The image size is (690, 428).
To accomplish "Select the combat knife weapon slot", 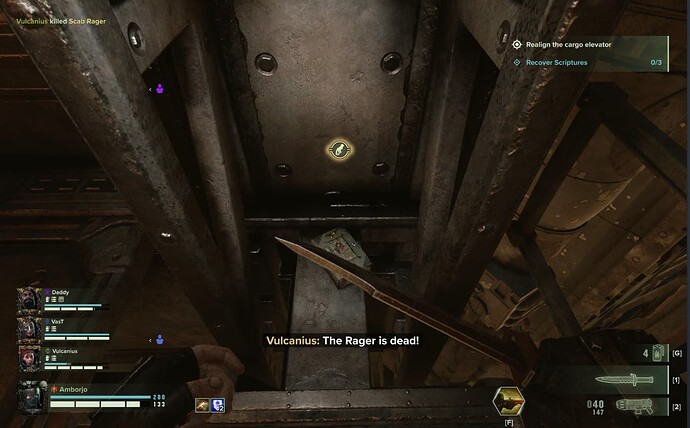I will (x=631, y=379).
